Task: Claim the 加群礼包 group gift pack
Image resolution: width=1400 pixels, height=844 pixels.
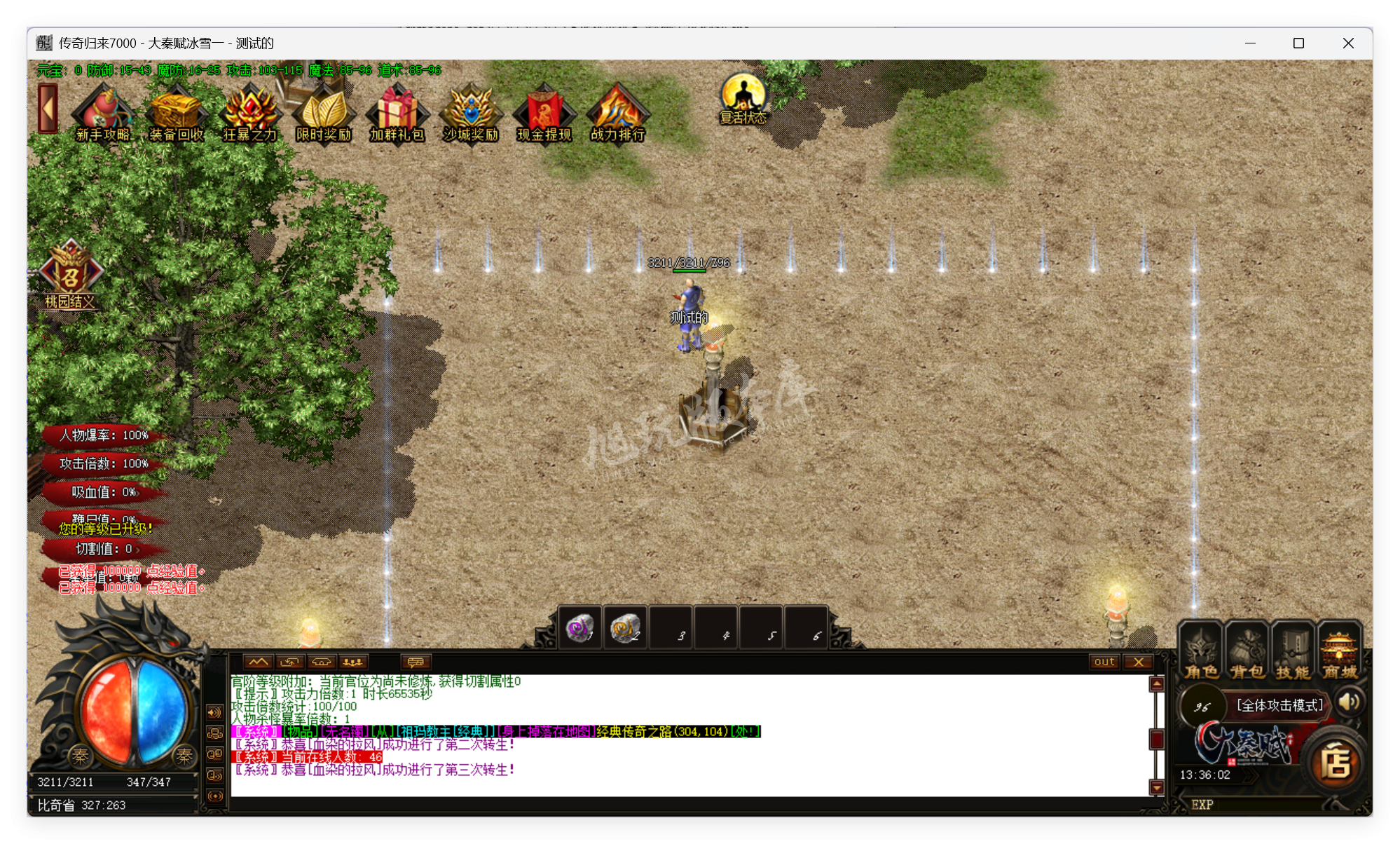Action: pos(397,112)
